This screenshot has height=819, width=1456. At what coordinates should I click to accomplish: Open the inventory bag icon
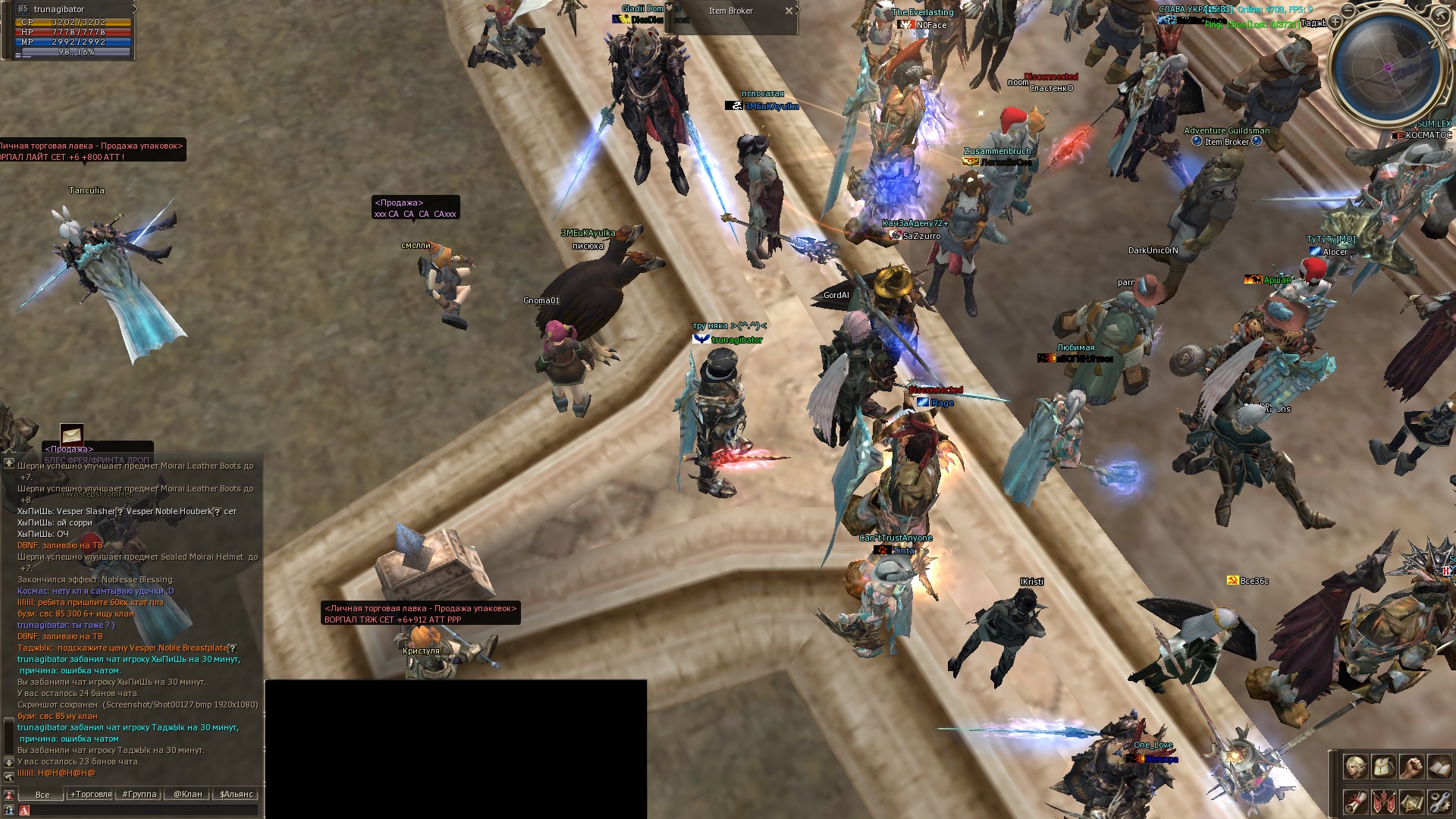[1383, 767]
